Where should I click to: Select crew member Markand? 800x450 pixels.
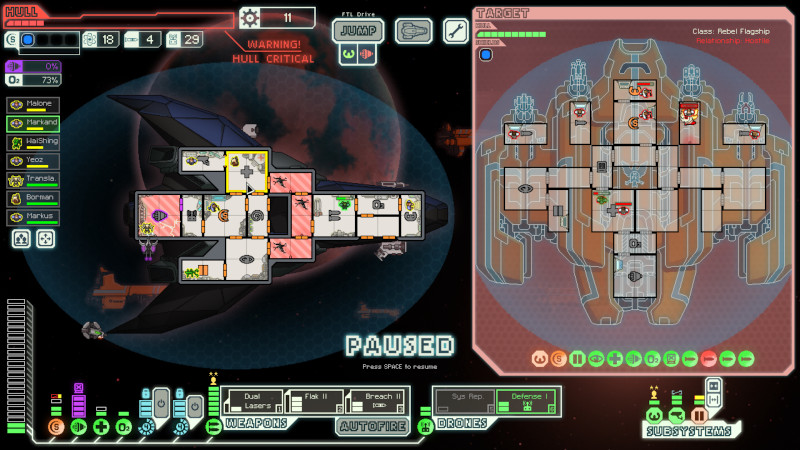point(33,123)
